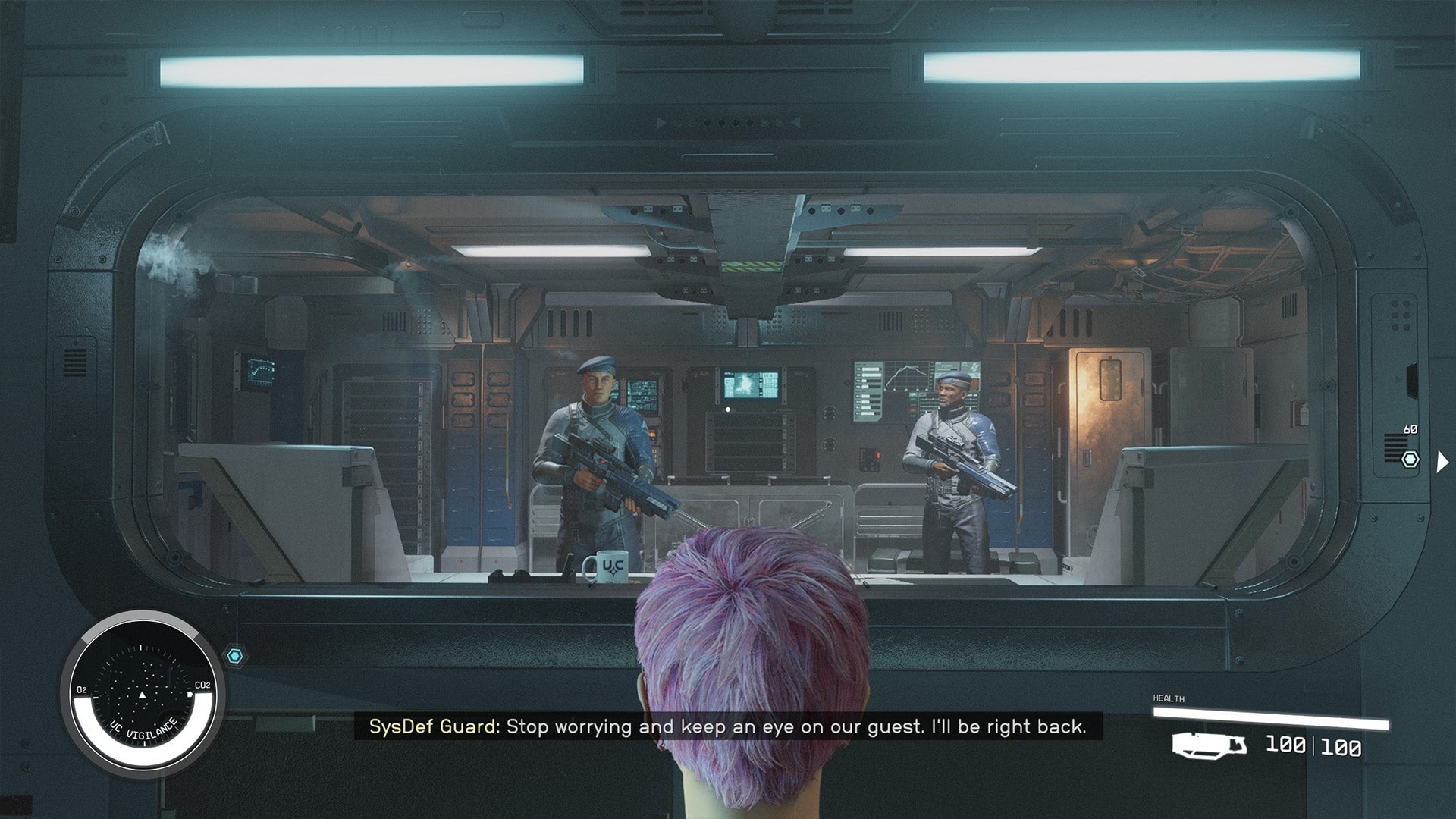Image resolution: width=1456 pixels, height=819 pixels.
Task: Click the ammo count reading 60
Action: [1410, 428]
